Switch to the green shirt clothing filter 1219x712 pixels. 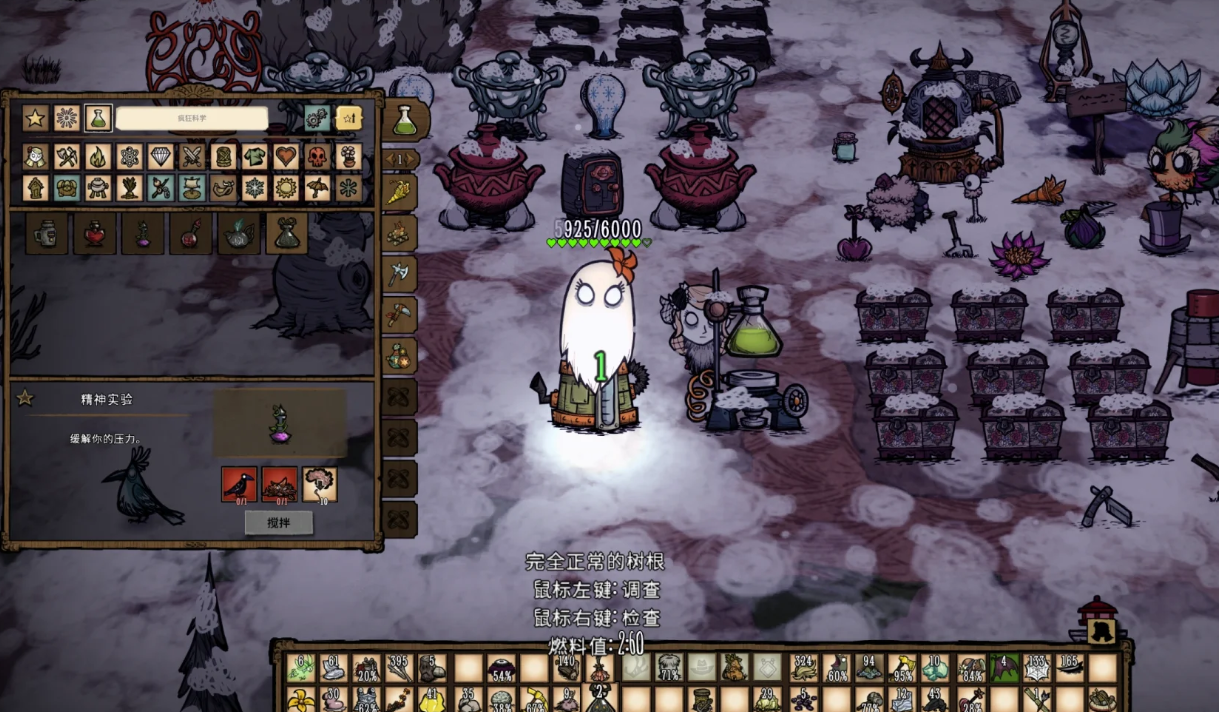point(254,157)
